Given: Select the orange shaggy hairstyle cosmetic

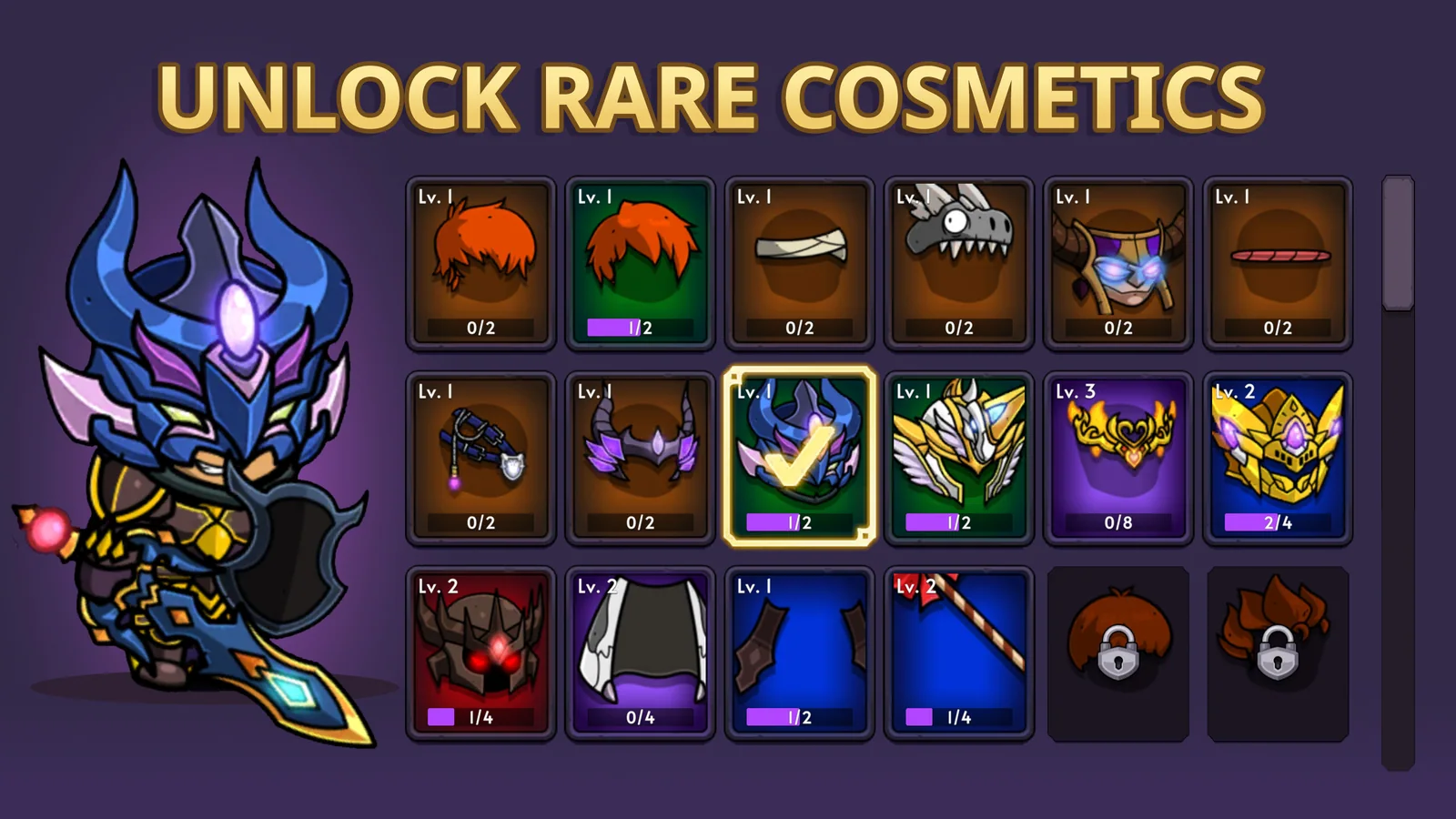Looking at the screenshot, I should [480, 259].
